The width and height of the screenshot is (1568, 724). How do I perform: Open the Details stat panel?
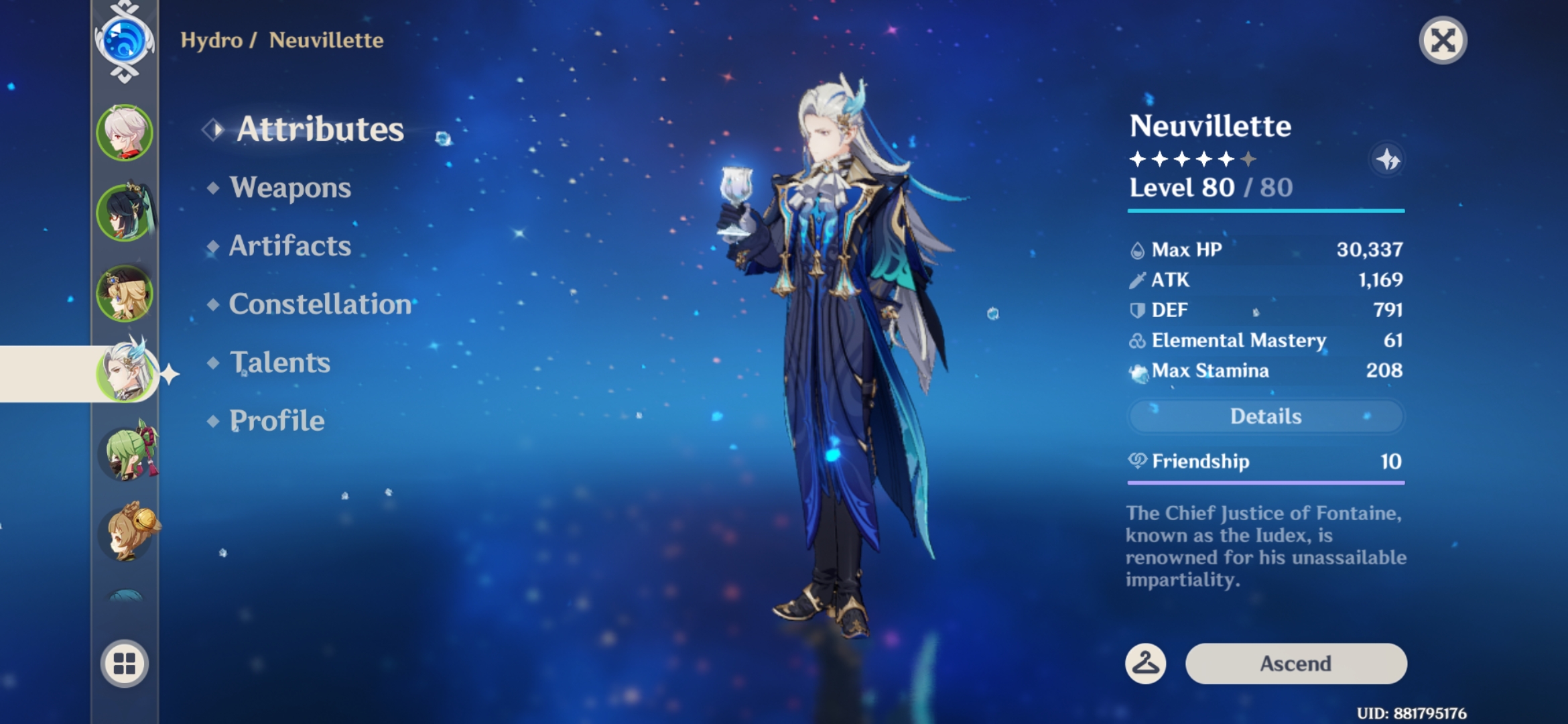point(1265,416)
